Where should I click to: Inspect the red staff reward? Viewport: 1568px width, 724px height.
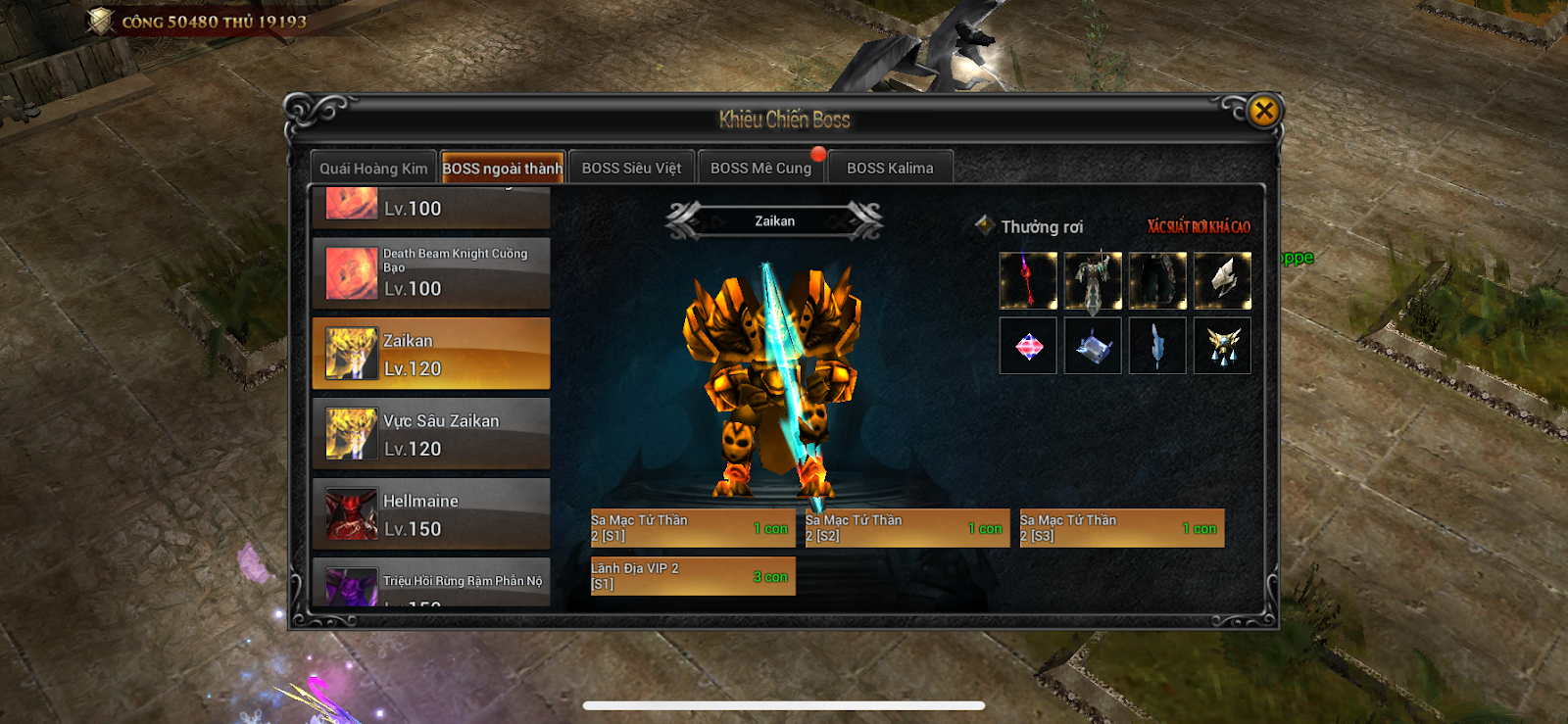(1028, 281)
